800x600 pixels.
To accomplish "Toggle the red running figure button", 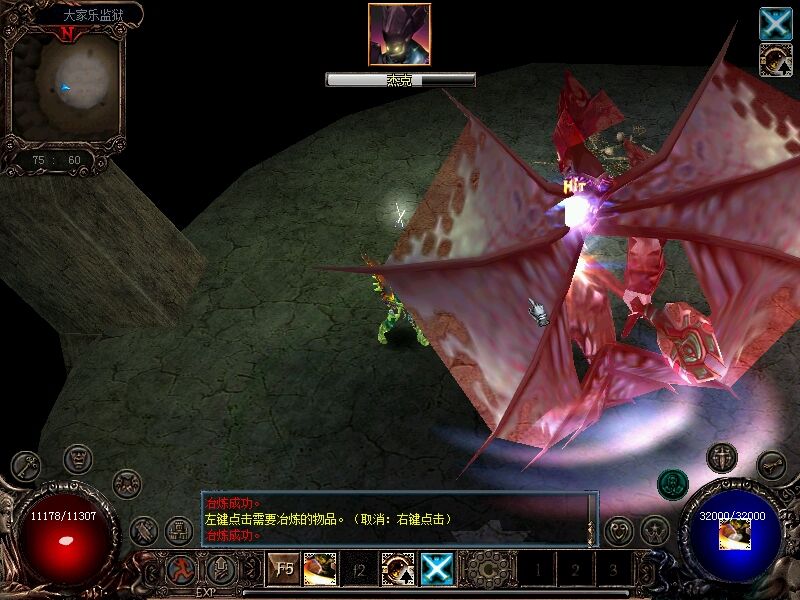I will click(x=182, y=570).
